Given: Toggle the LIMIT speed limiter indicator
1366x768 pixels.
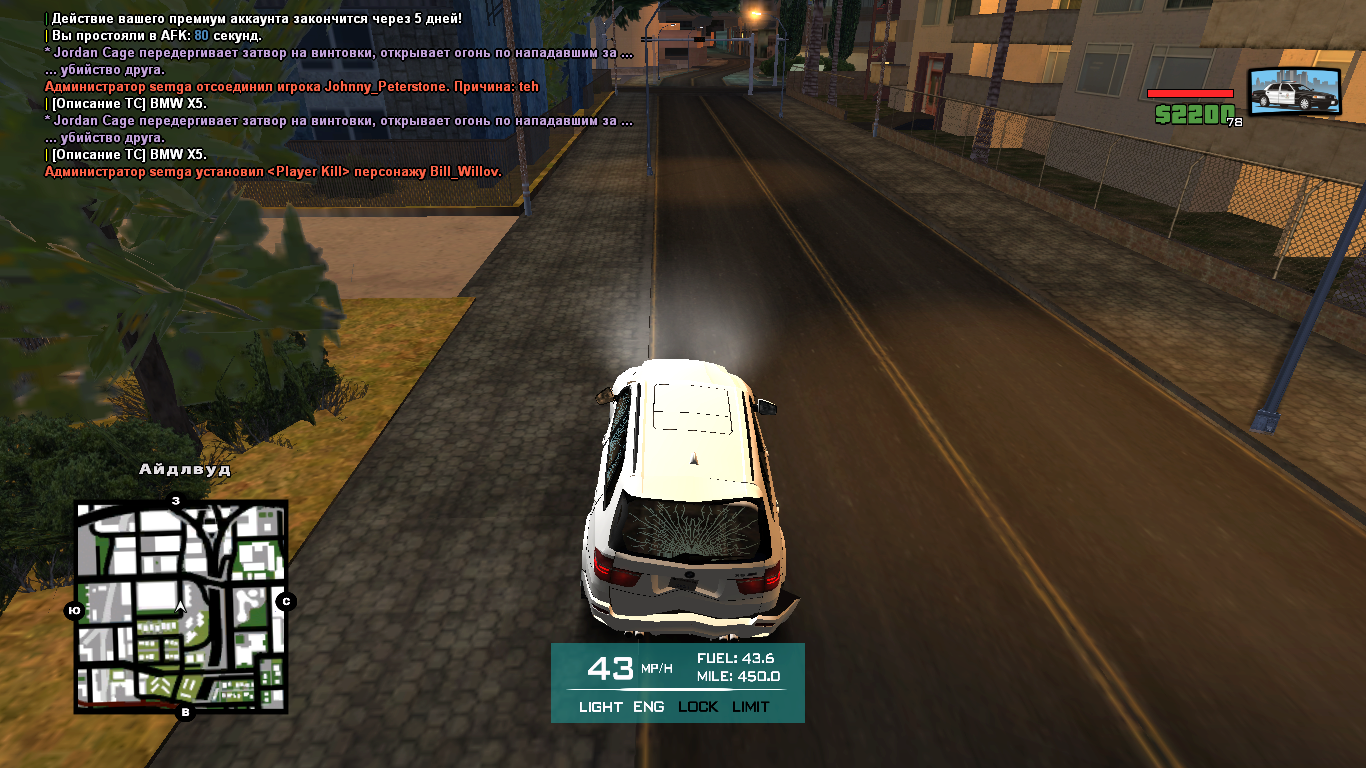Looking at the screenshot, I should point(750,707).
